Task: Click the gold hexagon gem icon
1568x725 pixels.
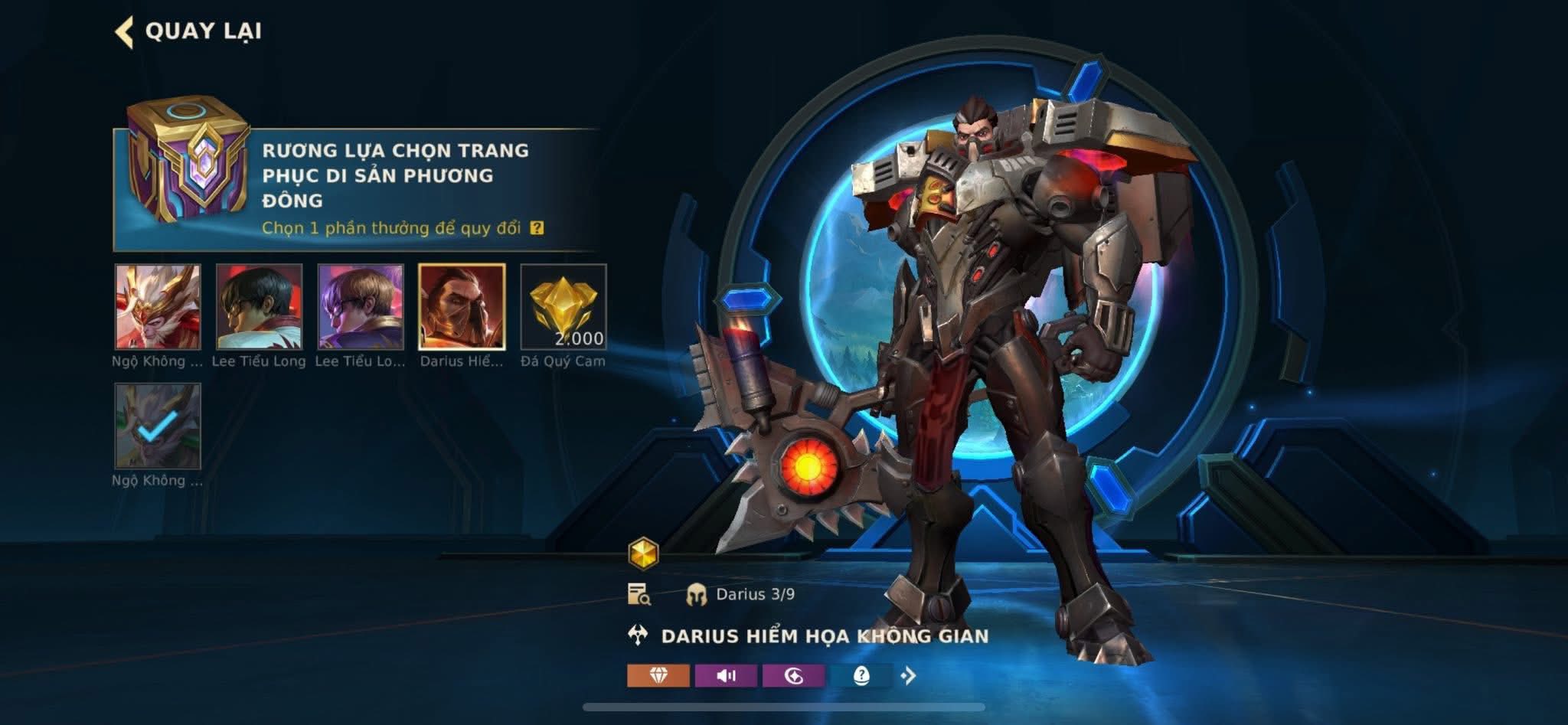Action: point(643,553)
